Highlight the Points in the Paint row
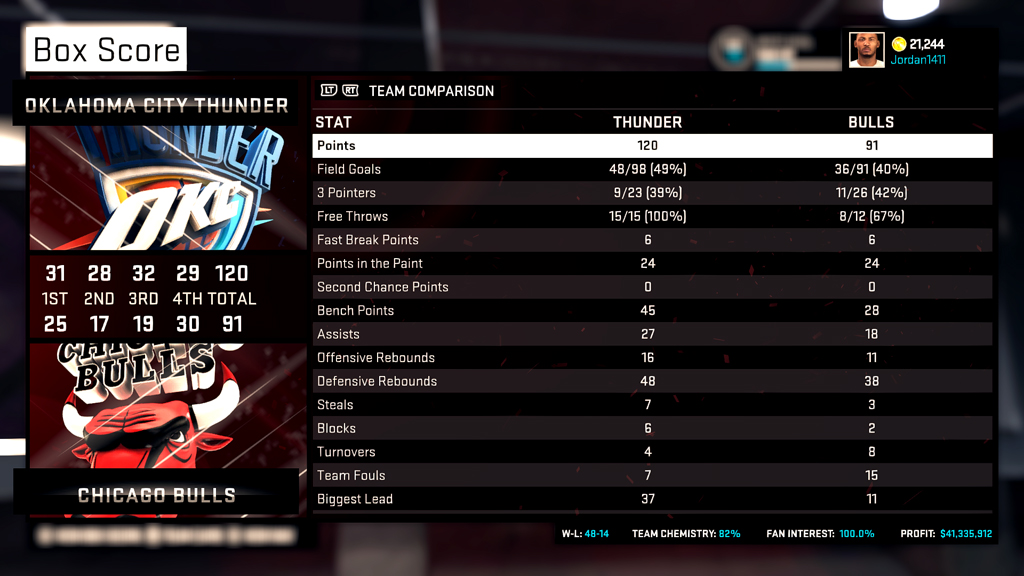The width and height of the screenshot is (1024, 576). (x=652, y=263)
